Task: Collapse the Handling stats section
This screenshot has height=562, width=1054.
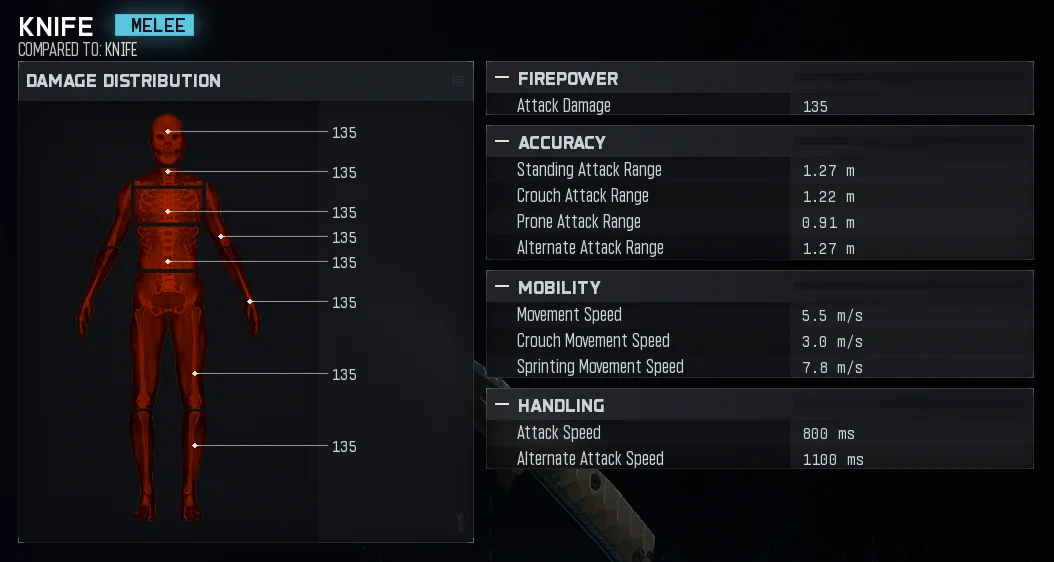Action: [x=502, y=405]
